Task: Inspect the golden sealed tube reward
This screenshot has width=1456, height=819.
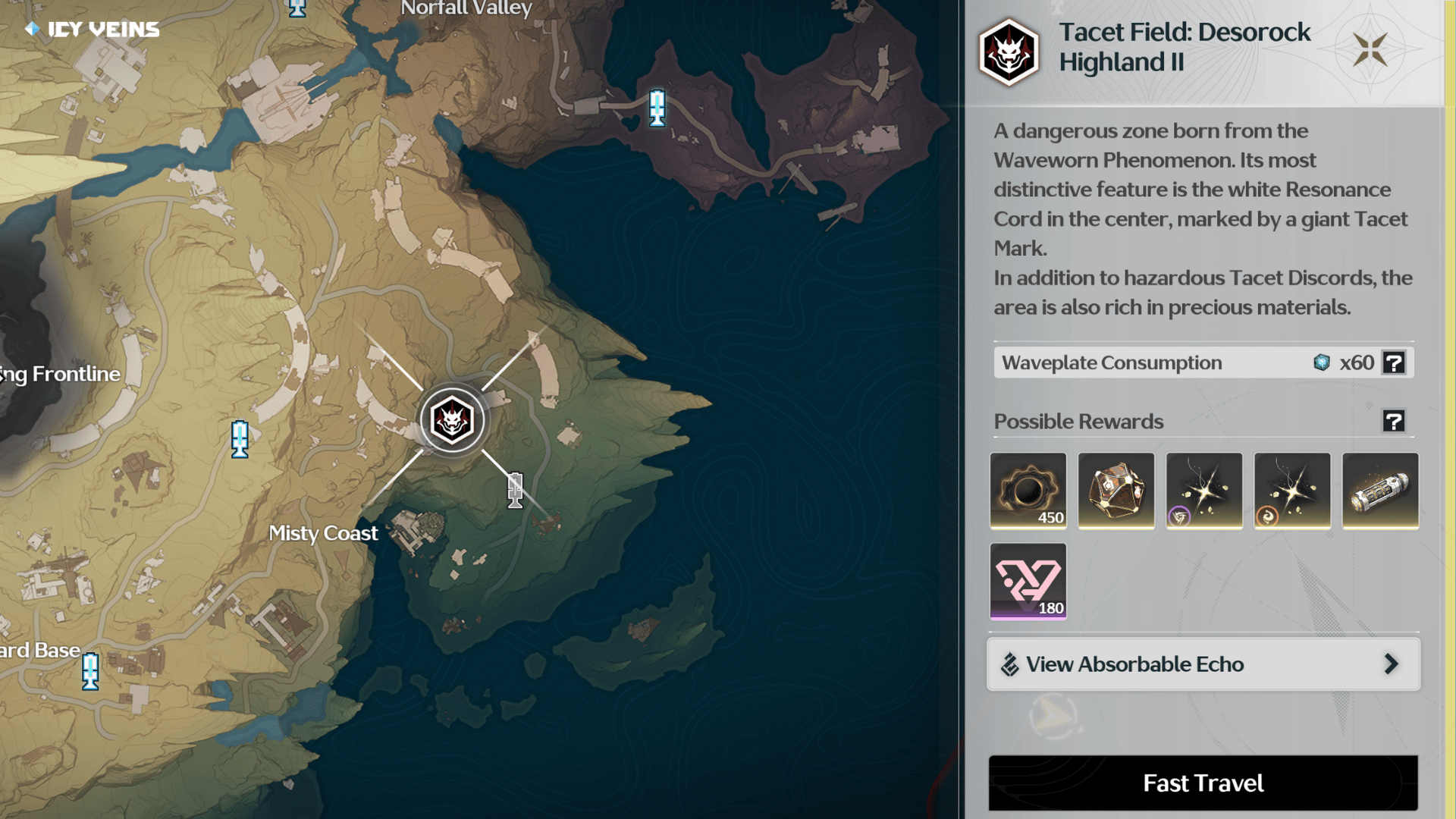Action: tap(1379, 491)
